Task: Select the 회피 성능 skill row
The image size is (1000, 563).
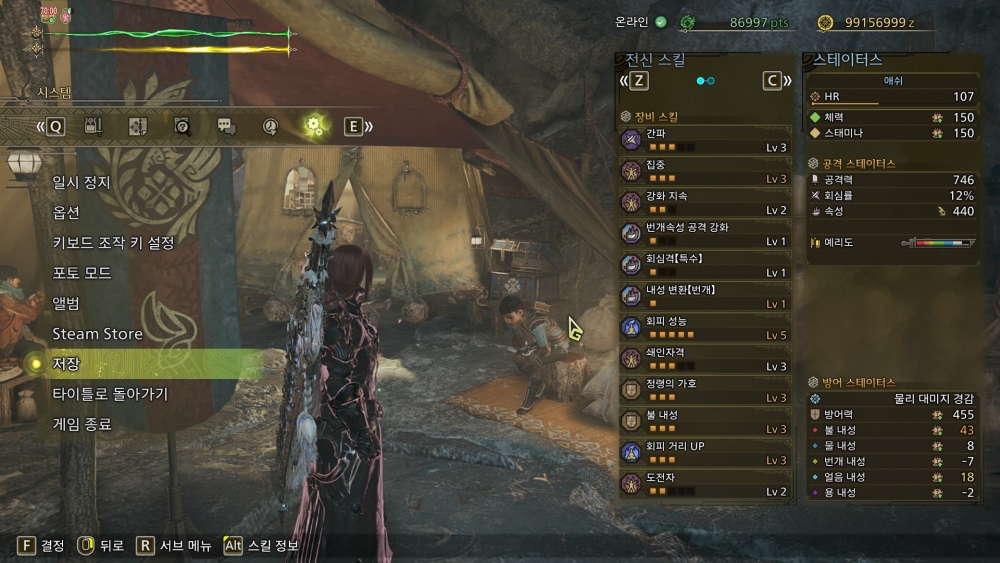Action: (704, 327)
